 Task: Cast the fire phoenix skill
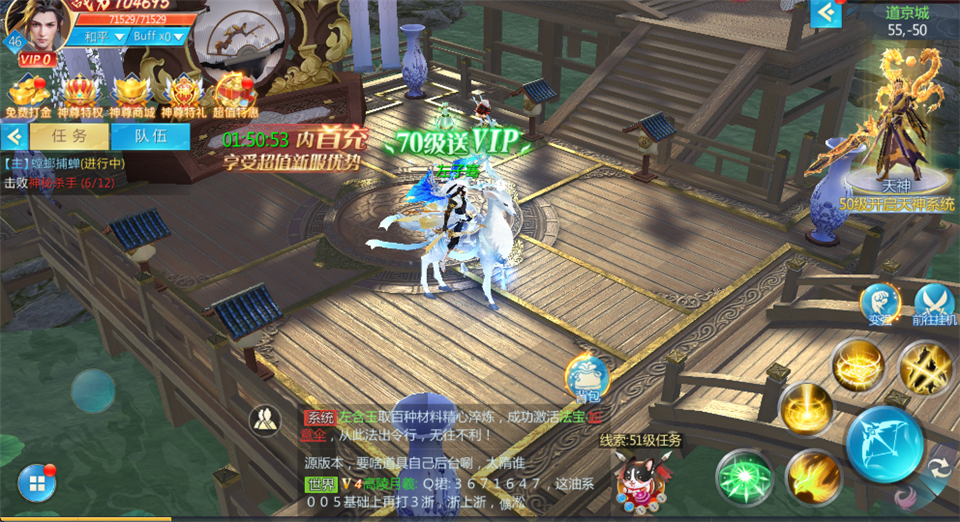pos(812,477)
